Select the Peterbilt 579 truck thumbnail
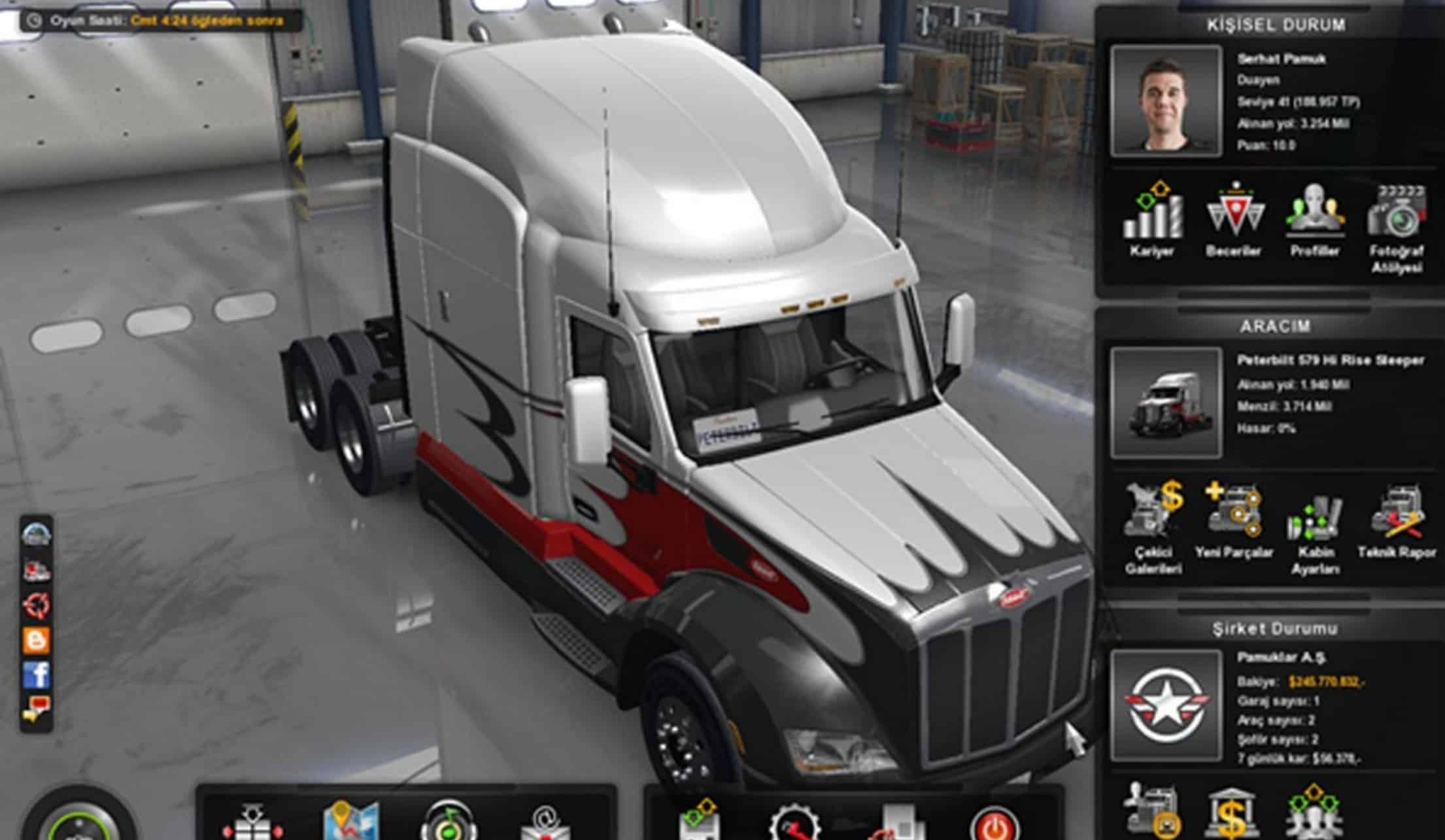This screenshot has width=1445, height=840. click(x=1166, y=403)
